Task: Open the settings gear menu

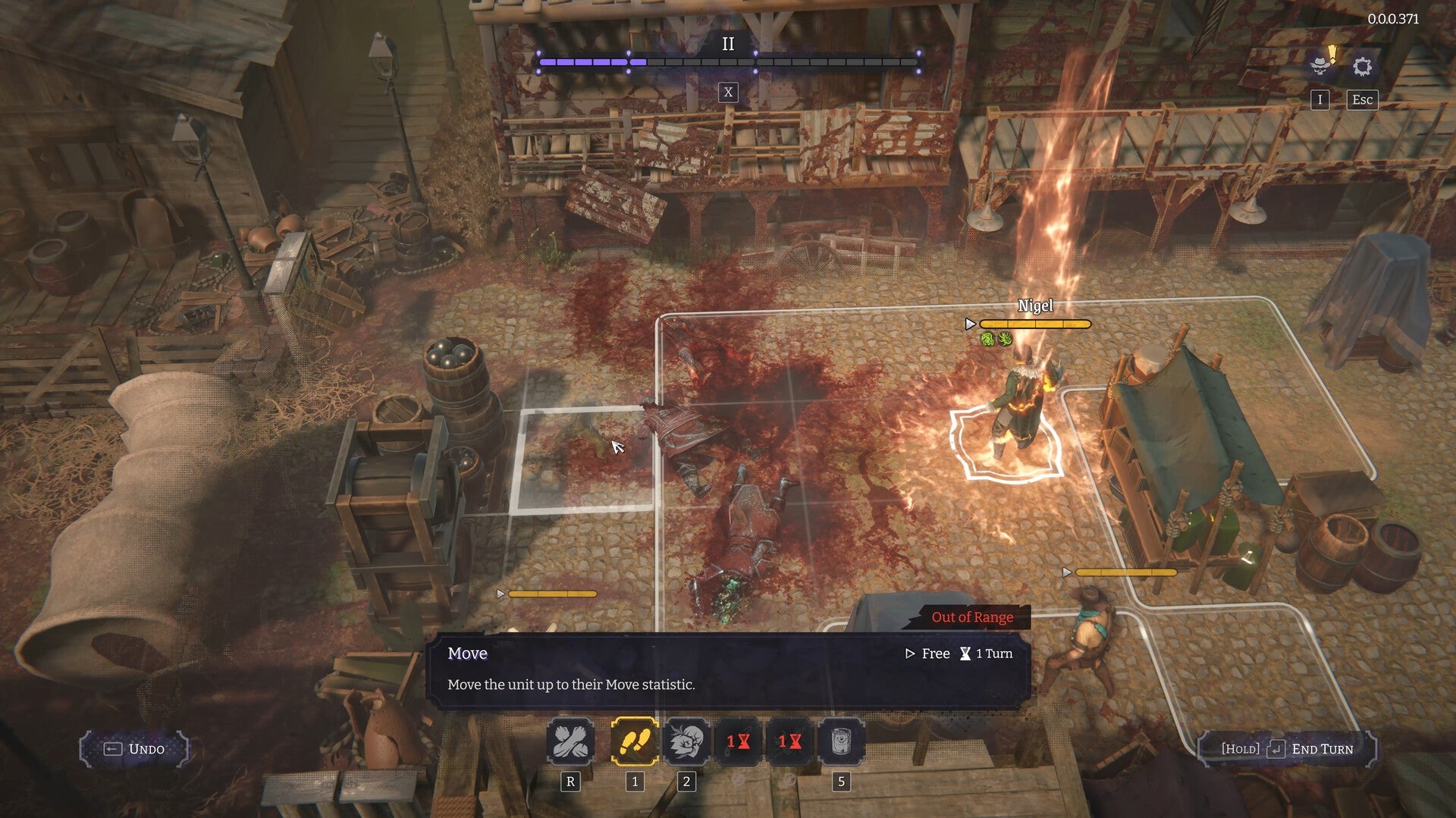Action: pos(1363,67)
